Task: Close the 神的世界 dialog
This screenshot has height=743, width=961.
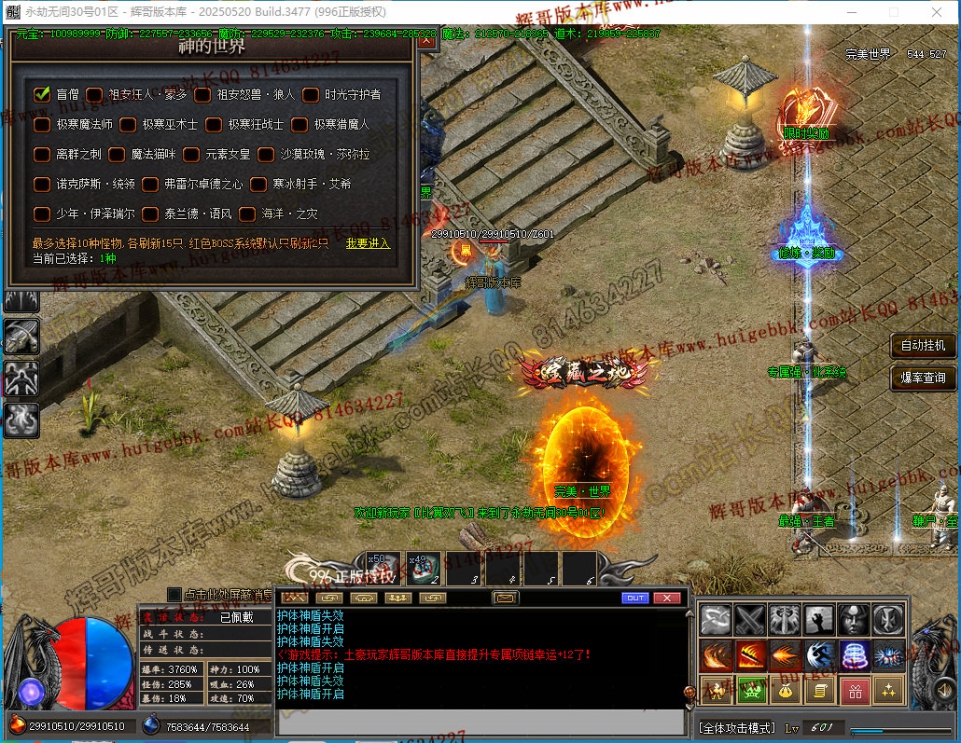Action: click(x=427, y=41)
